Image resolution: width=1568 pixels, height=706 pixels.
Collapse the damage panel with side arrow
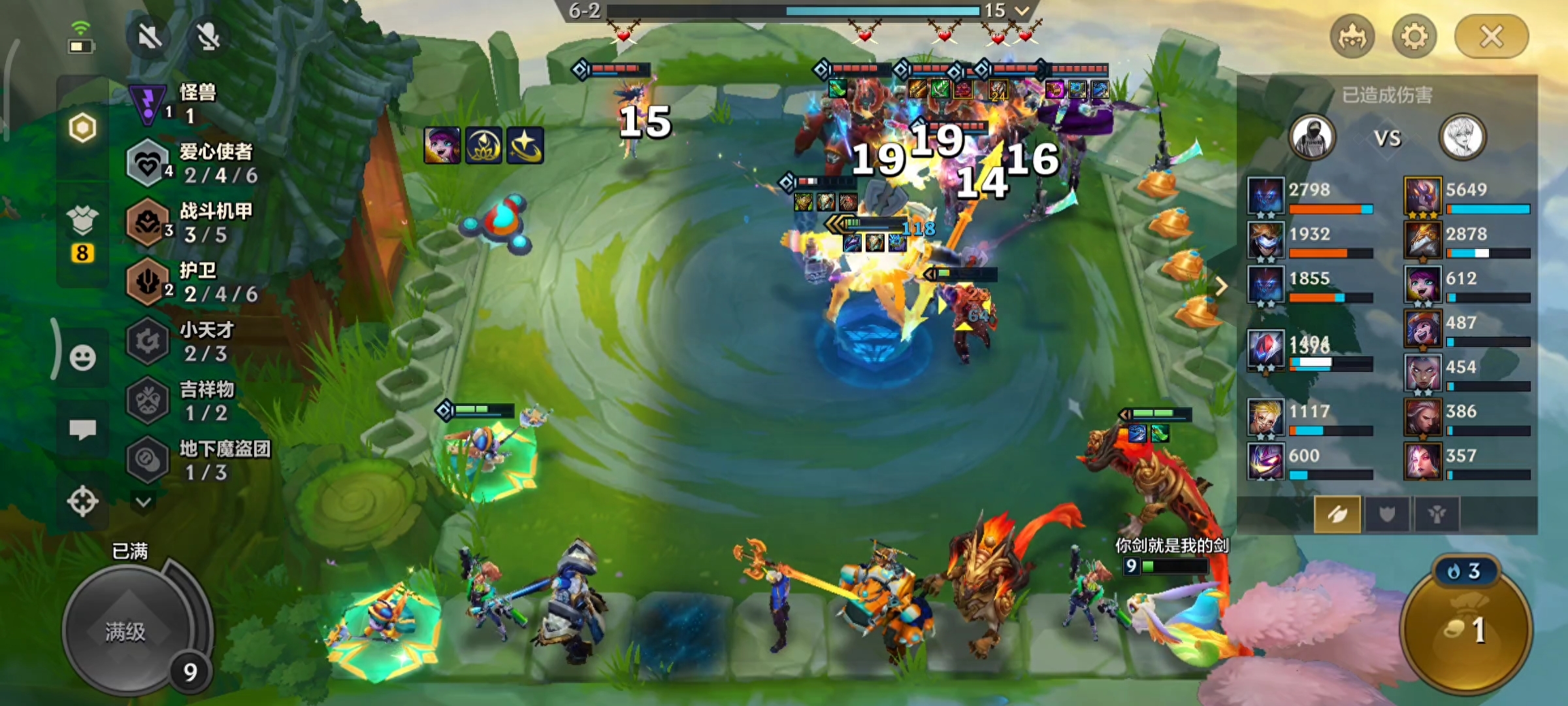click(x=1220, y=286)
